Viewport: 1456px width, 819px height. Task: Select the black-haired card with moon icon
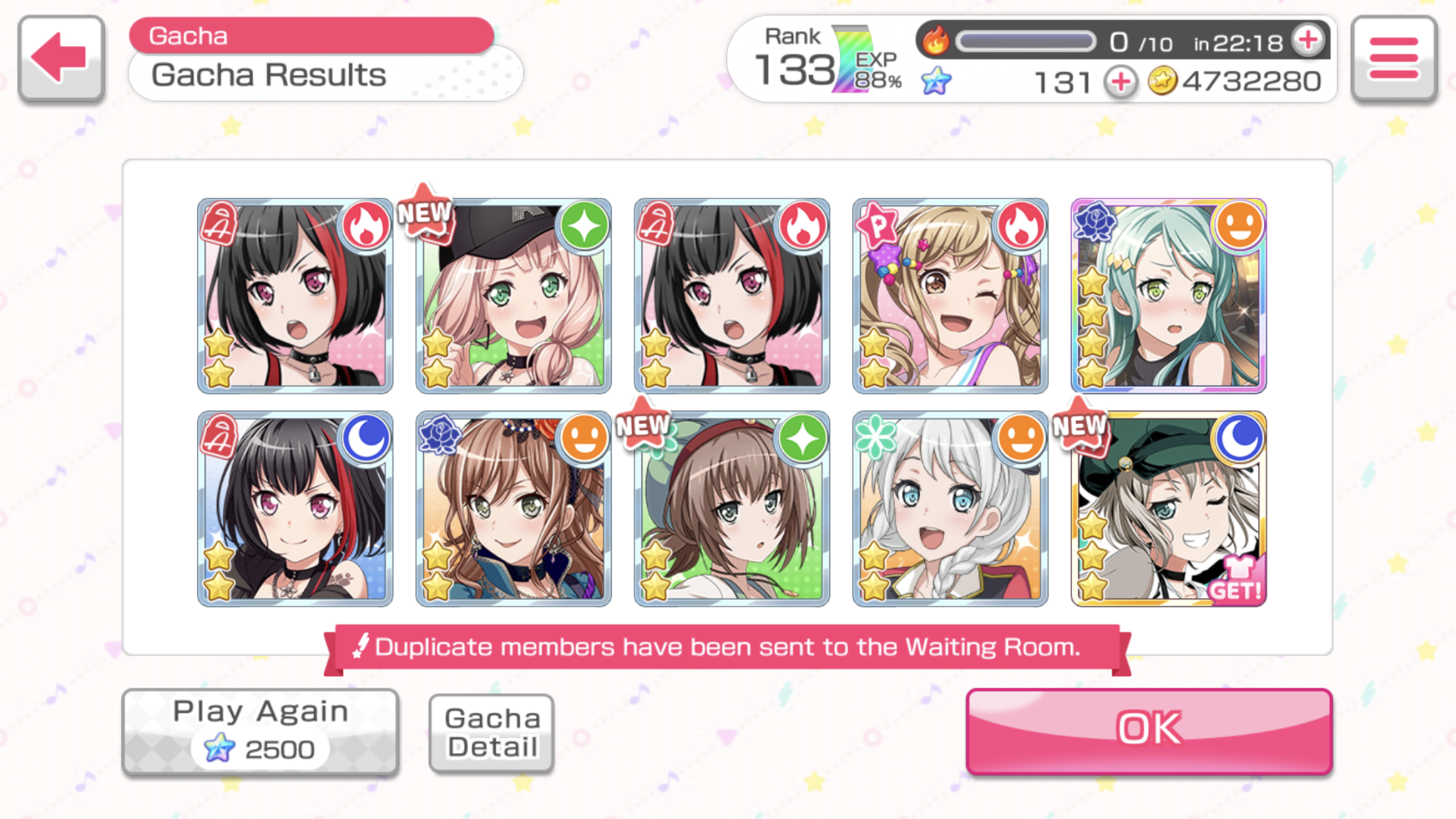(295, 508)
